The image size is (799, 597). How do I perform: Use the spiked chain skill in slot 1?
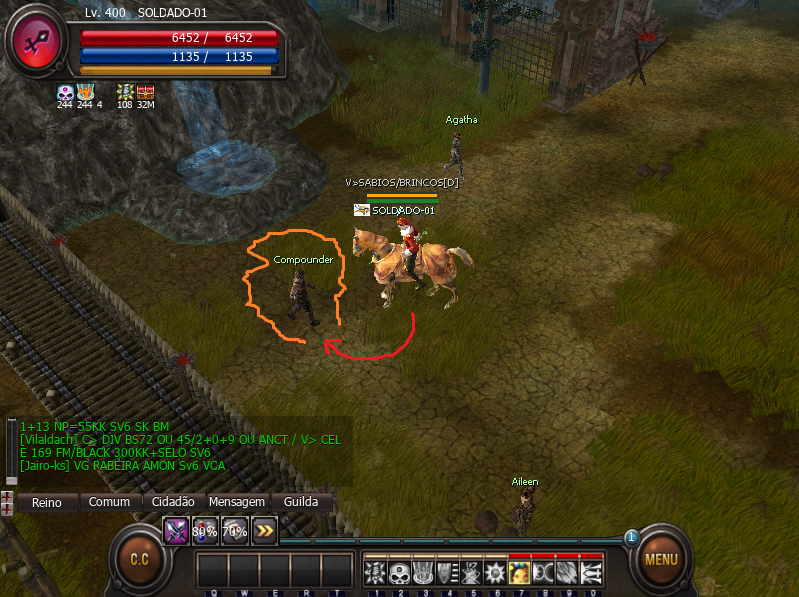coord(373,572)
